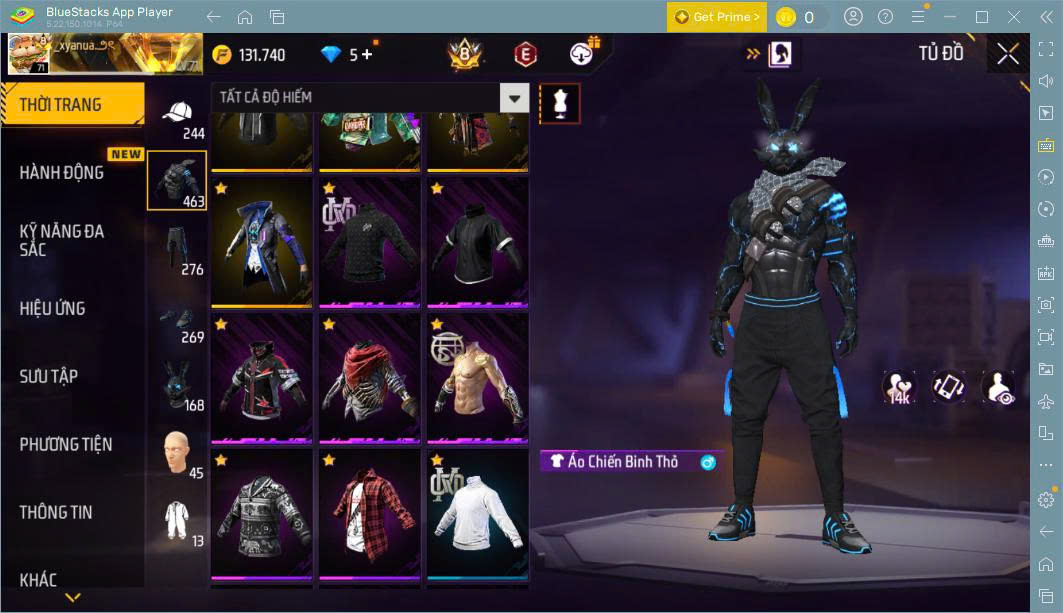1063x613 pixels.
Task: Choose the hat subcategory icon
Action: (x=177, y=113)
